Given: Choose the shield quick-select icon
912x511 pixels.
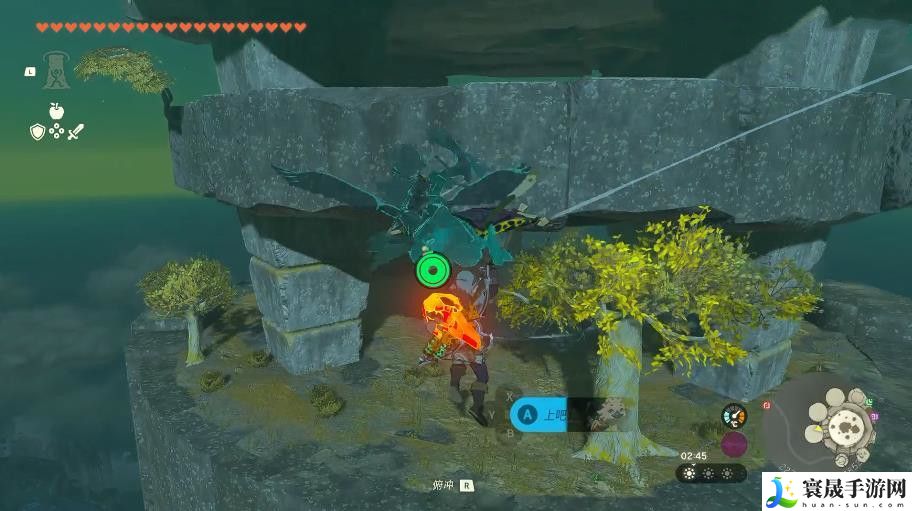Looking at the screenshot, I should (37, 131).
